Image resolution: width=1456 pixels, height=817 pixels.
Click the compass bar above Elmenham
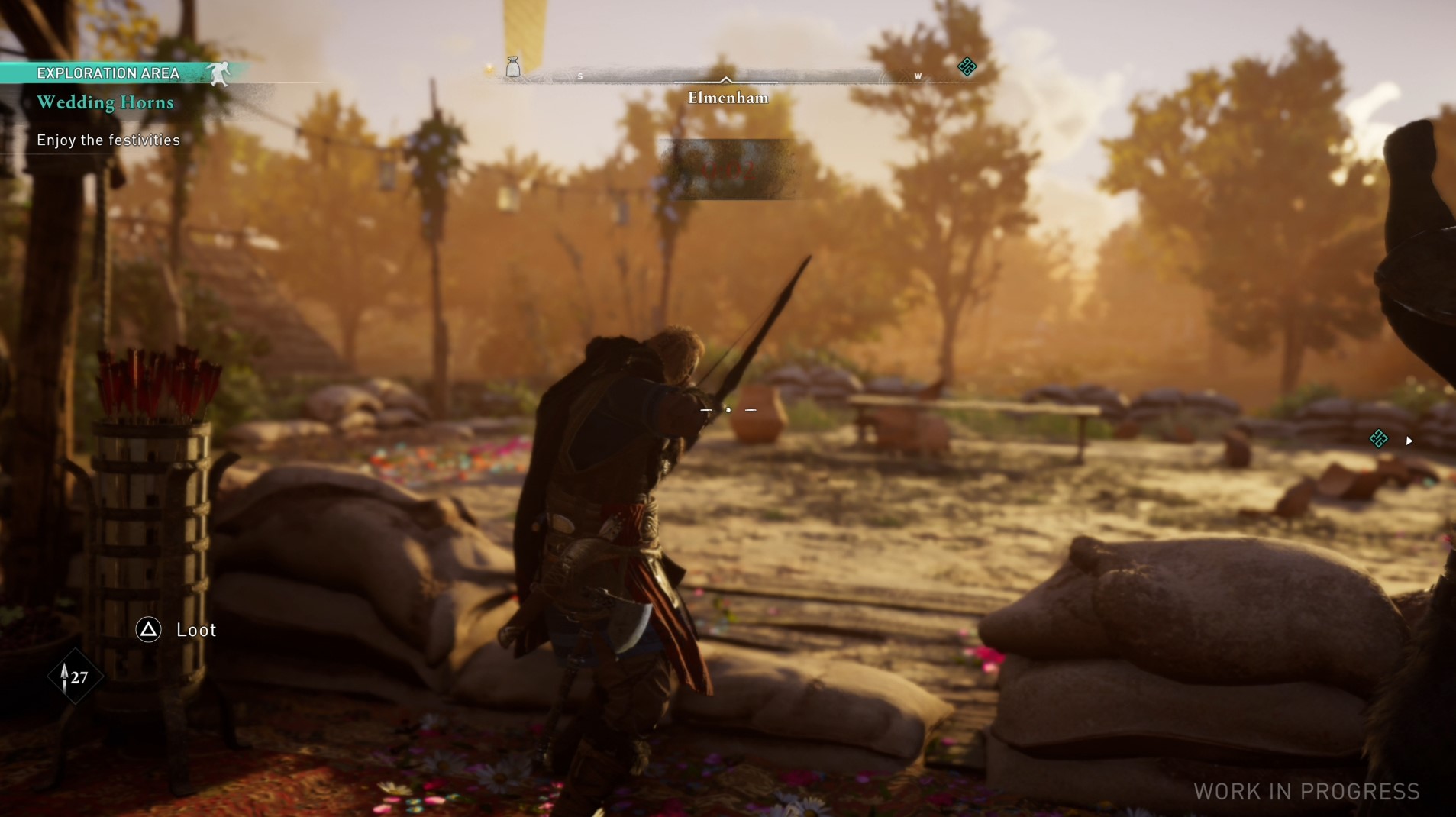(725, 78)
